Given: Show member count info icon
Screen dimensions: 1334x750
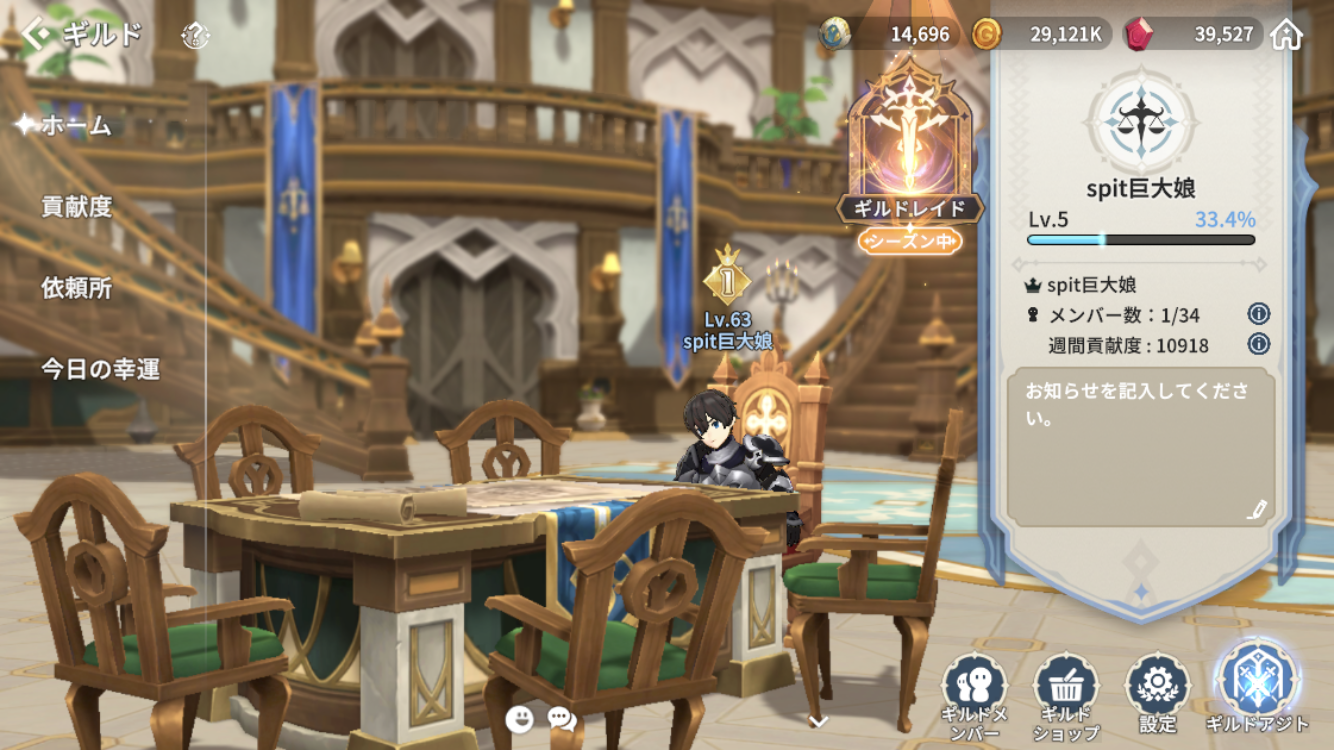Looking at the screenshot, I should pos(1258,314).
